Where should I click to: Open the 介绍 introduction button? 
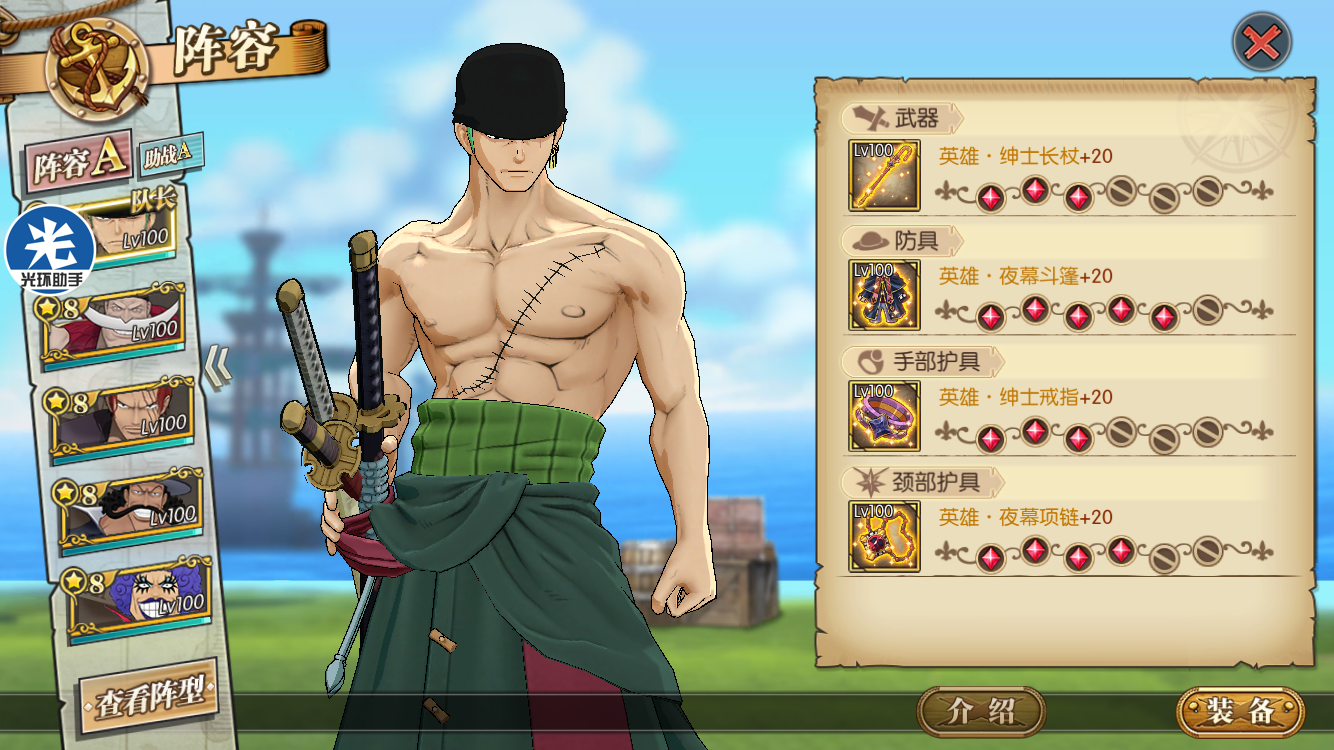(x=981, y=711)
